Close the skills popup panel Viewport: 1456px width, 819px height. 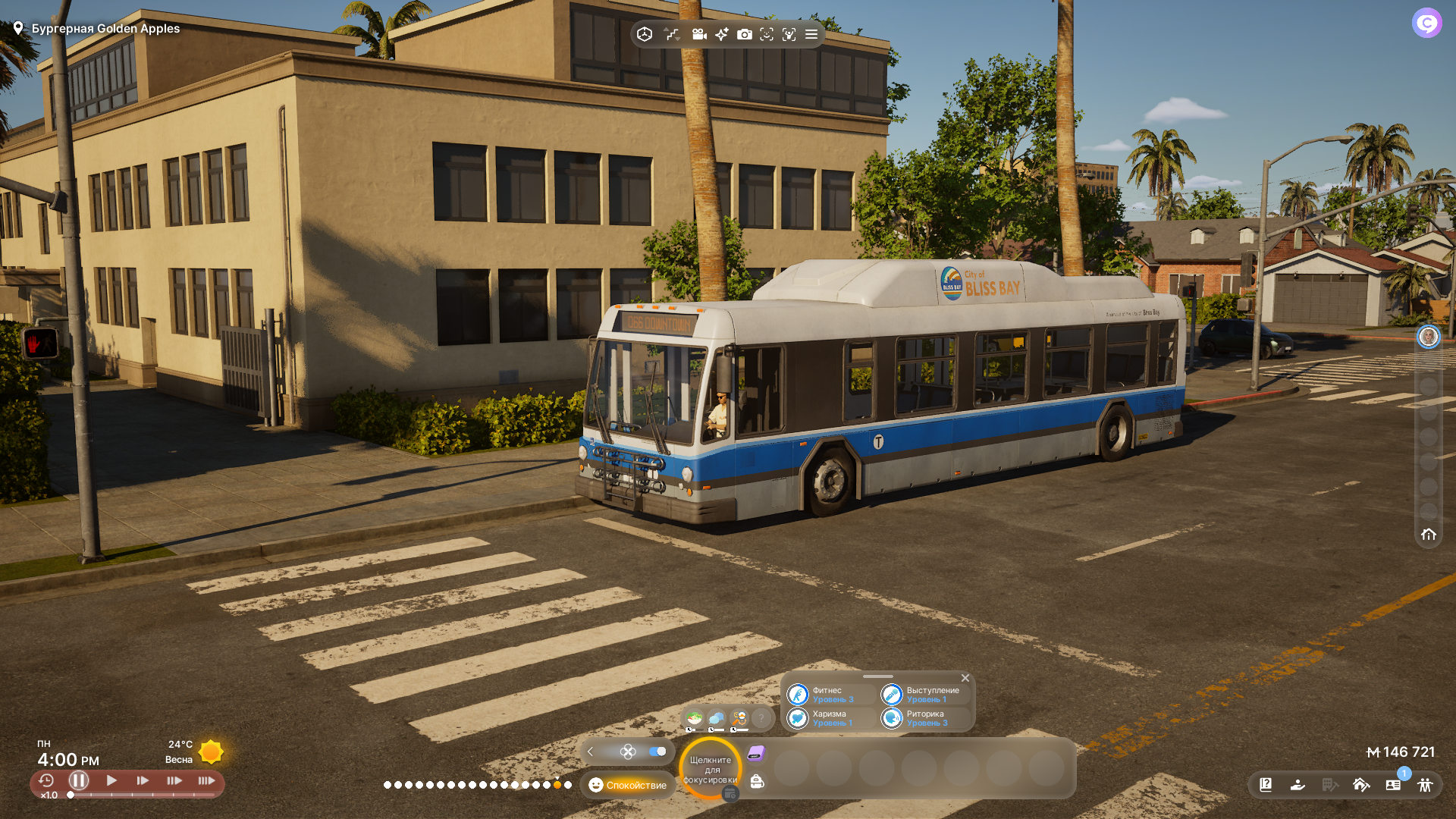click(965, 678)
